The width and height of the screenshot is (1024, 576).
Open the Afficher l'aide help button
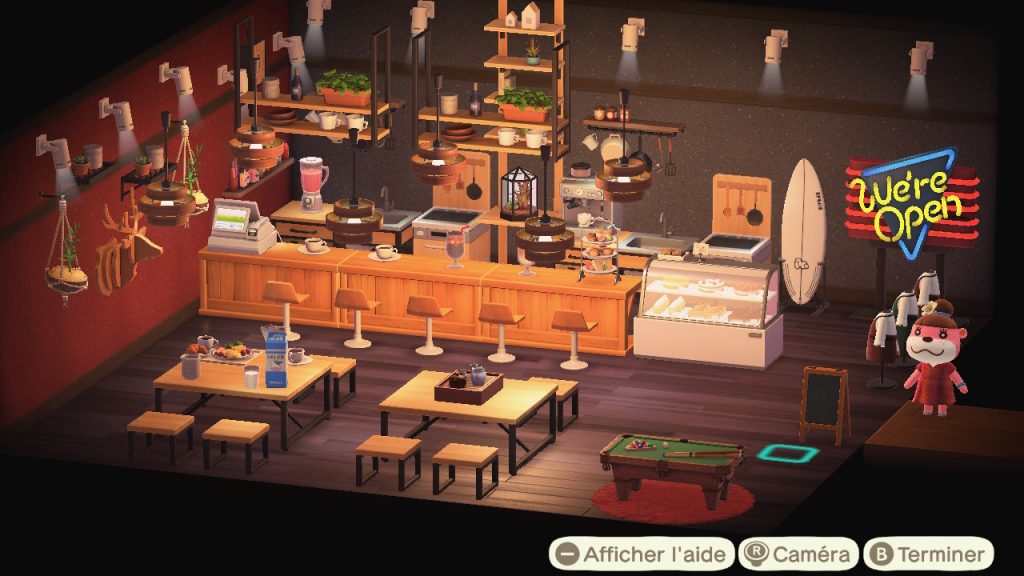(x=640, y=553)
